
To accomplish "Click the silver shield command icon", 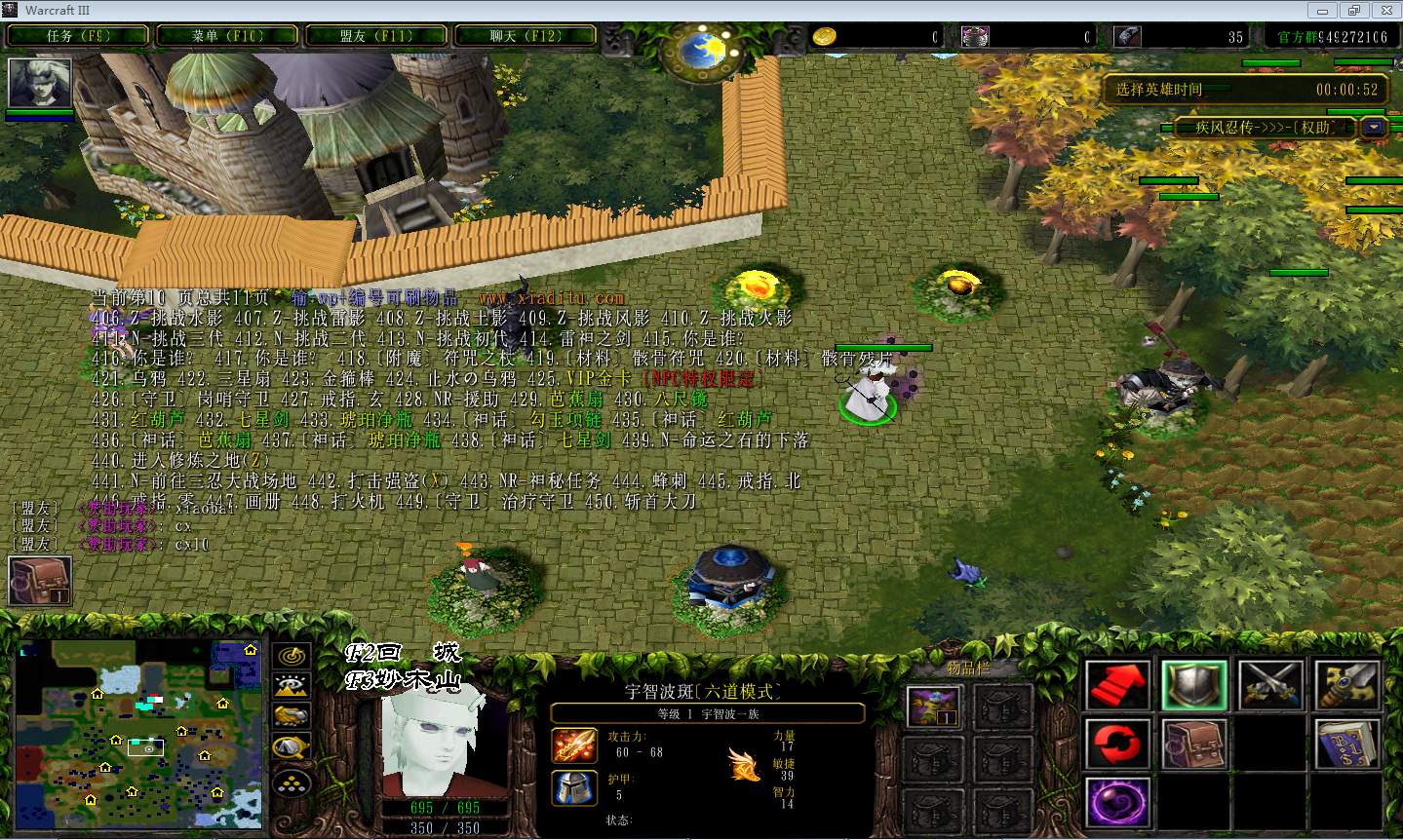I will 1193,685.
